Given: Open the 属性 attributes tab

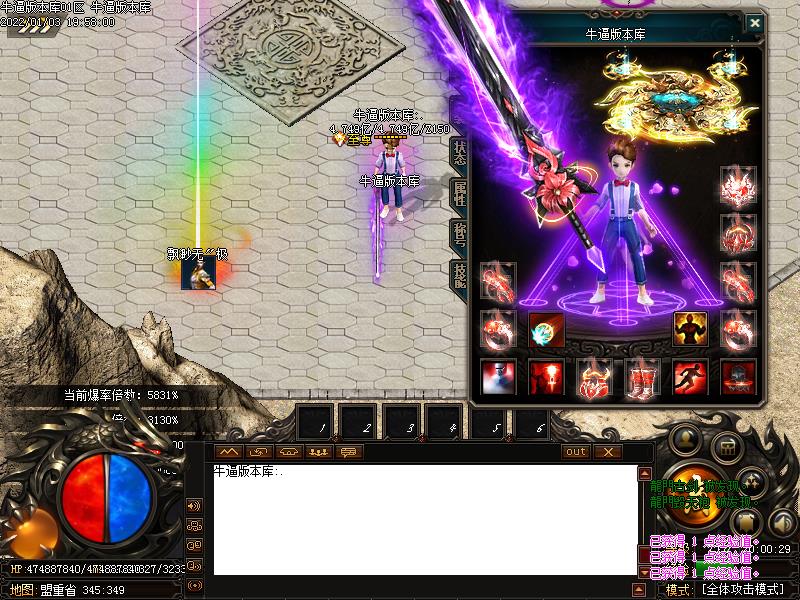Looking at the screenshot, I should [x=459, y=193].
